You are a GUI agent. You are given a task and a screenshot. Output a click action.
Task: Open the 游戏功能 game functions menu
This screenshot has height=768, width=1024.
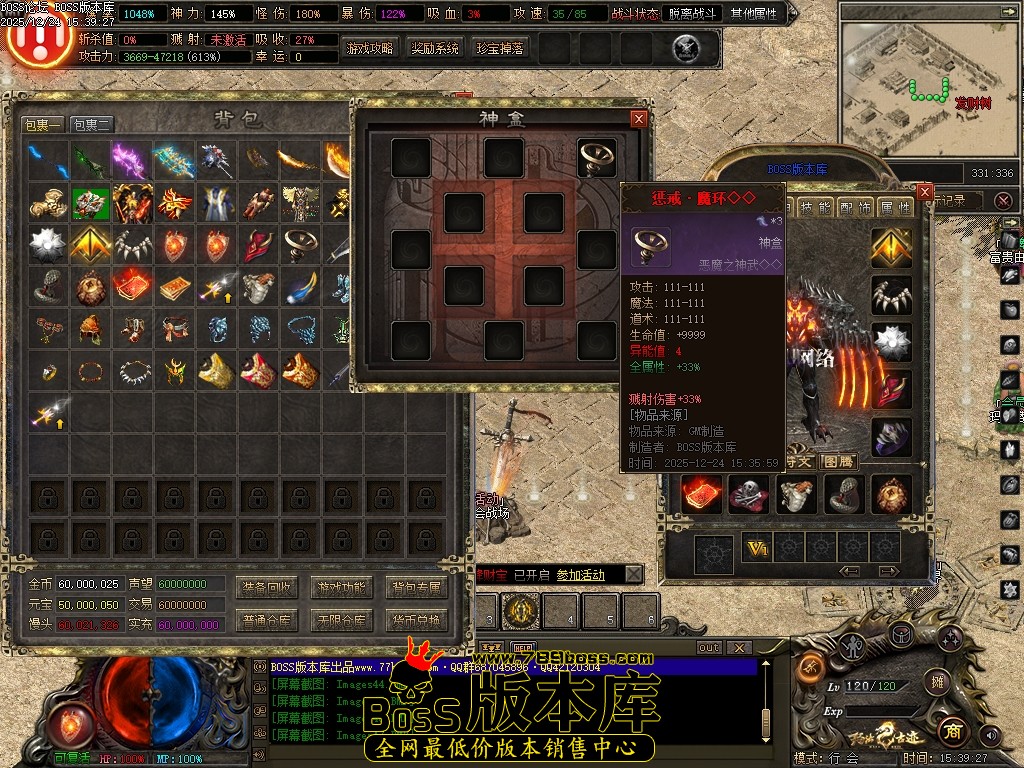tap(342, 587)
